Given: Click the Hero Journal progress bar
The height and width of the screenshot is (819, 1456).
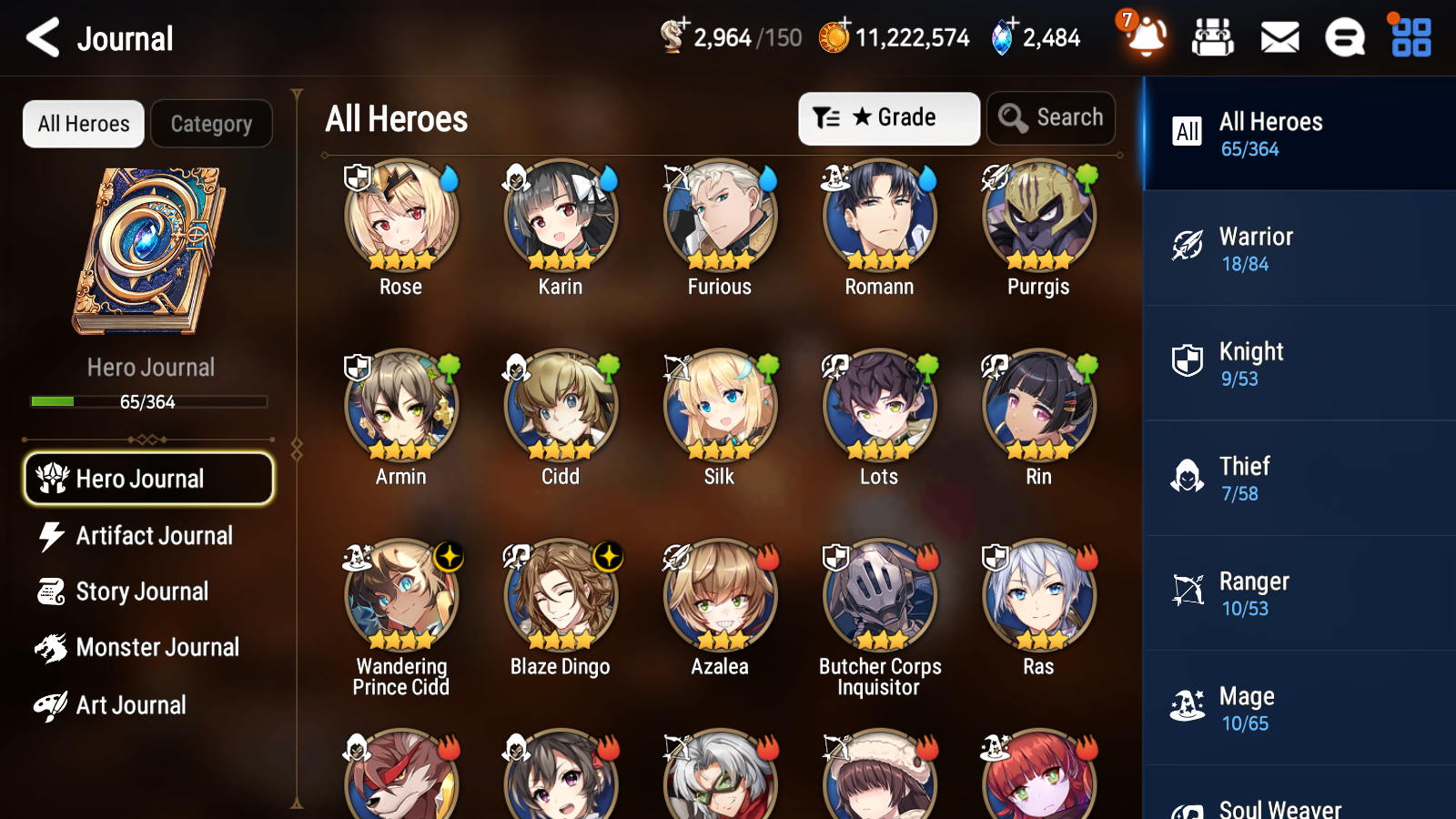Looking at the screenshot, I should click(148, 401).
